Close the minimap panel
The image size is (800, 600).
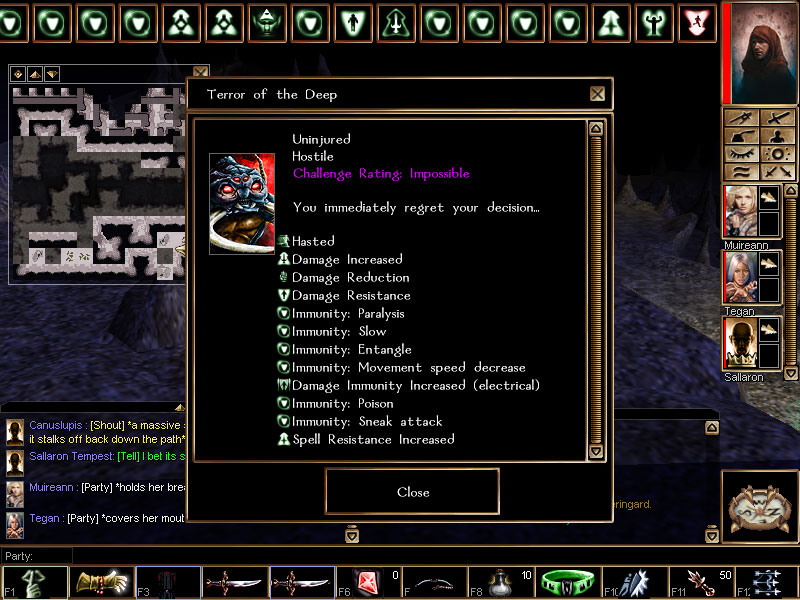(x=200, y=73)
